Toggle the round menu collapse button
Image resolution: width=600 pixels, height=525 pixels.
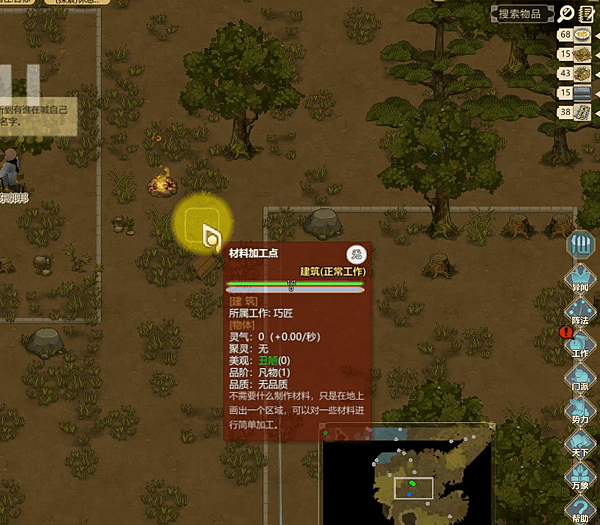click(581, 244)
